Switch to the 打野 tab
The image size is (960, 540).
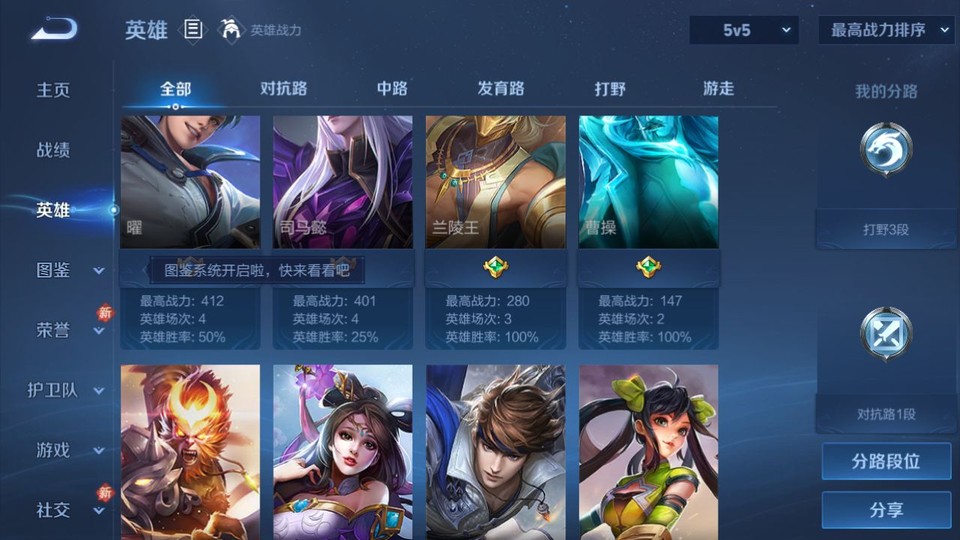click(x=610, y=88)
